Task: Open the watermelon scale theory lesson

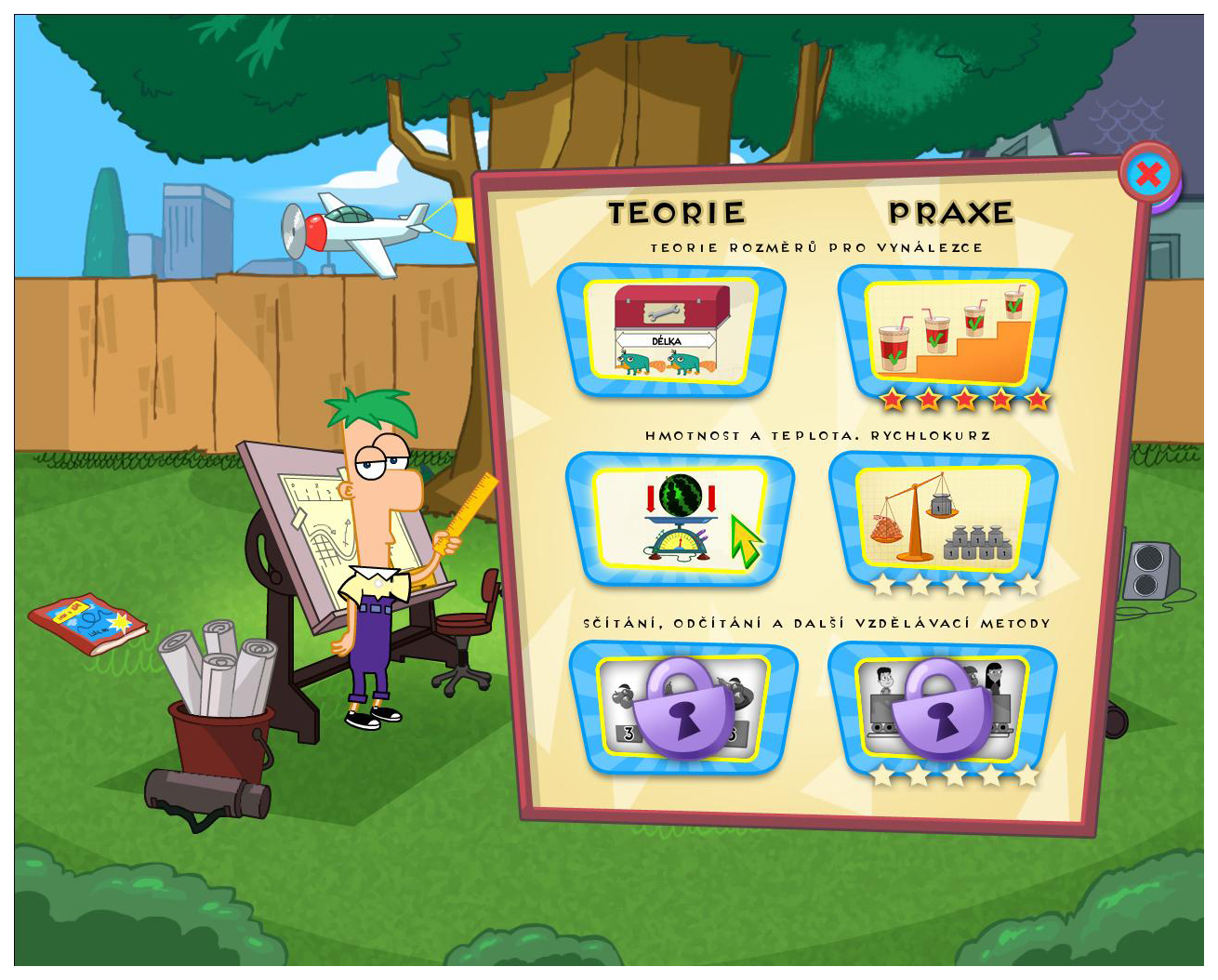Action: 680,518
